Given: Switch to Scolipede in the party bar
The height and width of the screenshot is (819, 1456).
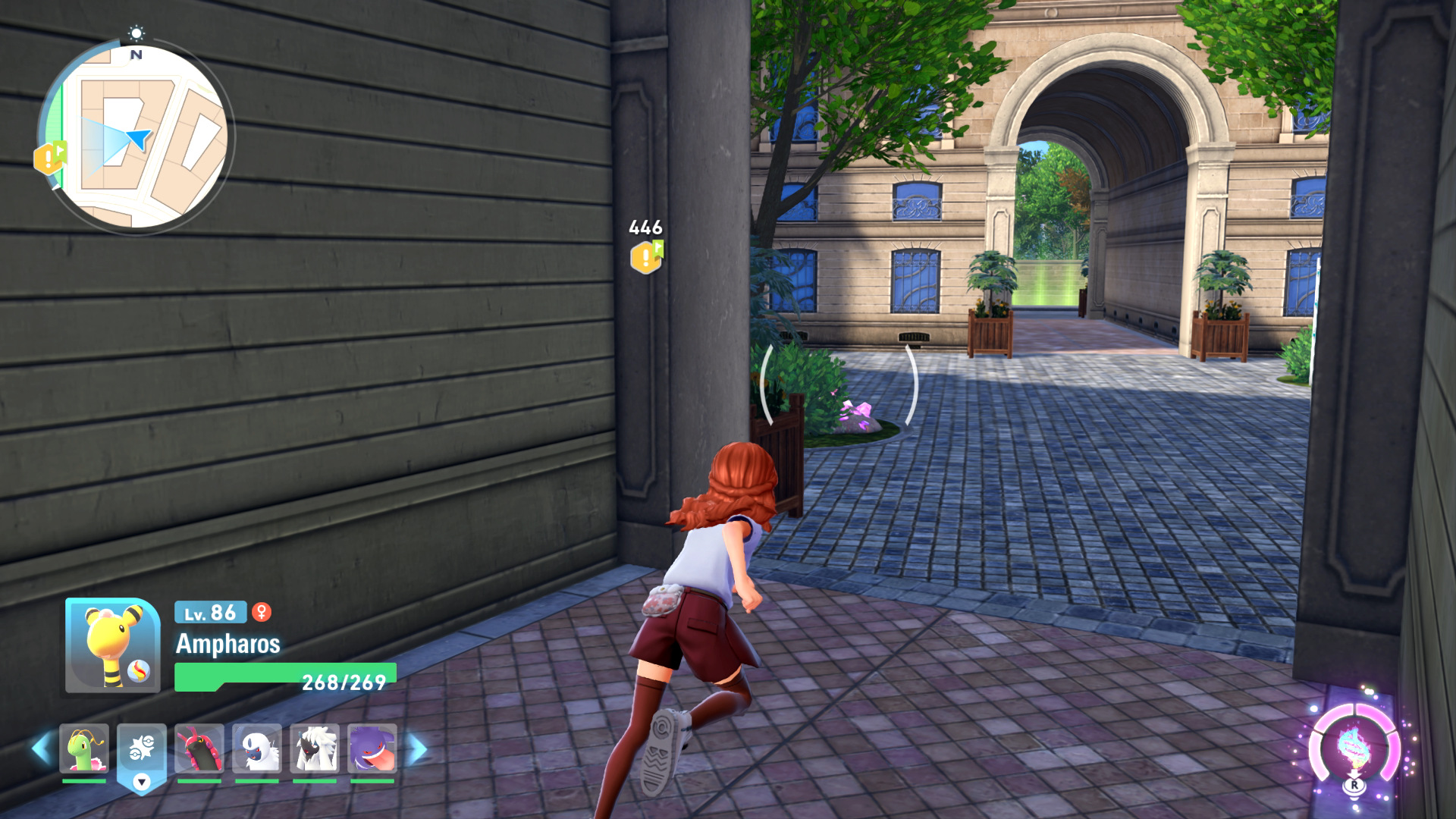Looking at the screenshot, I should pyautogui.click(x=199, y=748).
